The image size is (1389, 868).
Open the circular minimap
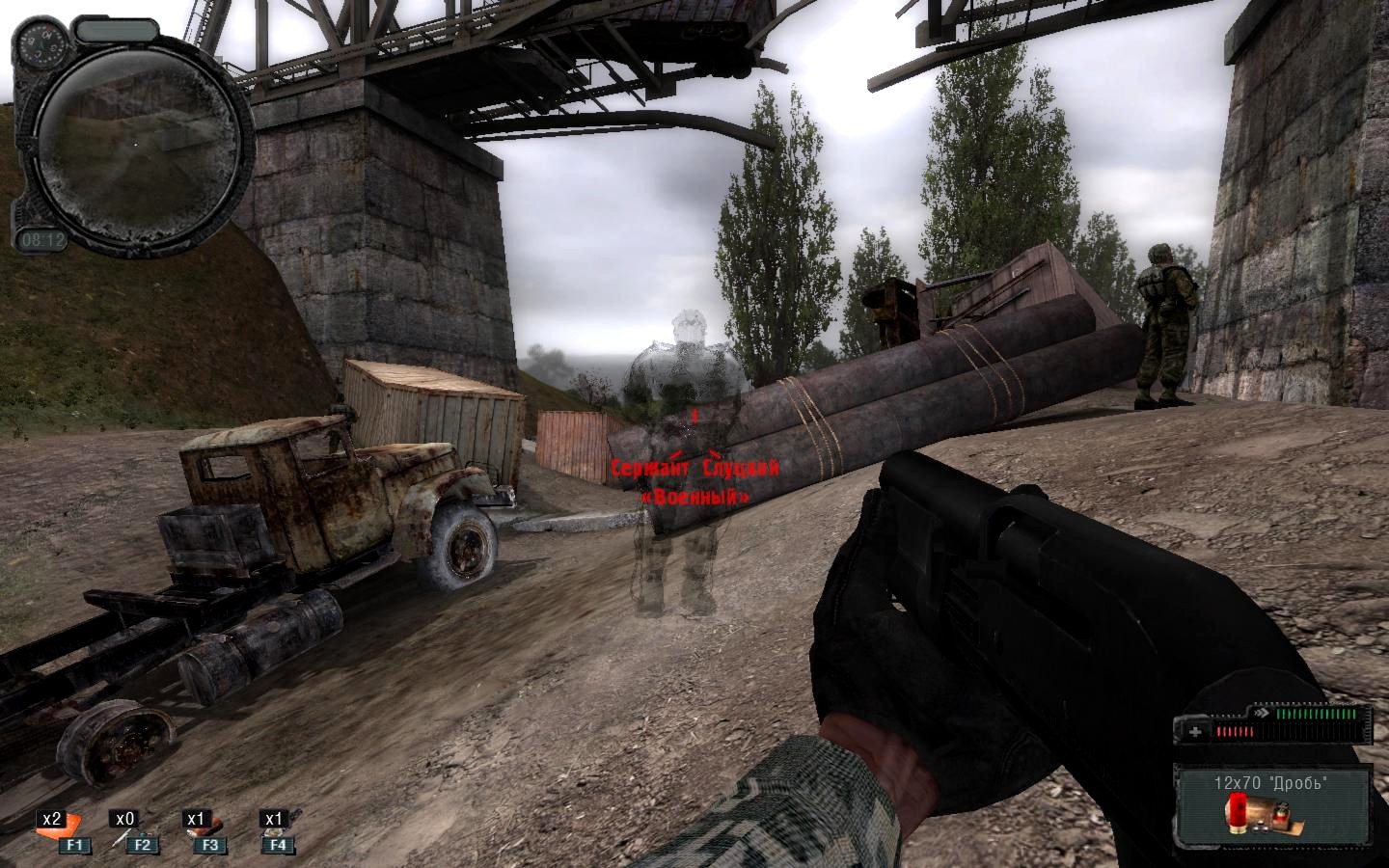(x=138, y=142)
